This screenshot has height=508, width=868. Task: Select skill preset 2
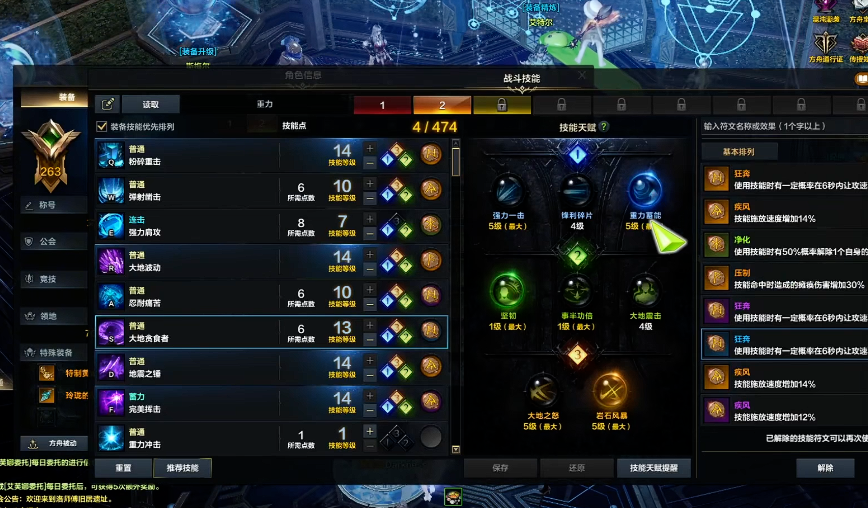442,104
